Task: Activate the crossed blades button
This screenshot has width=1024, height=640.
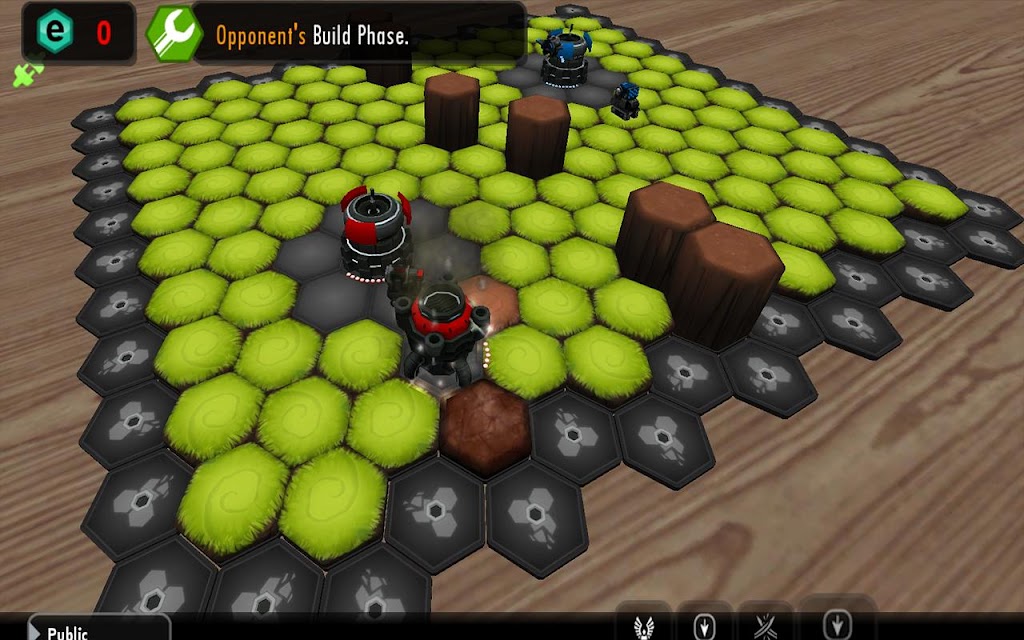Action: click(x=765, y=626)
